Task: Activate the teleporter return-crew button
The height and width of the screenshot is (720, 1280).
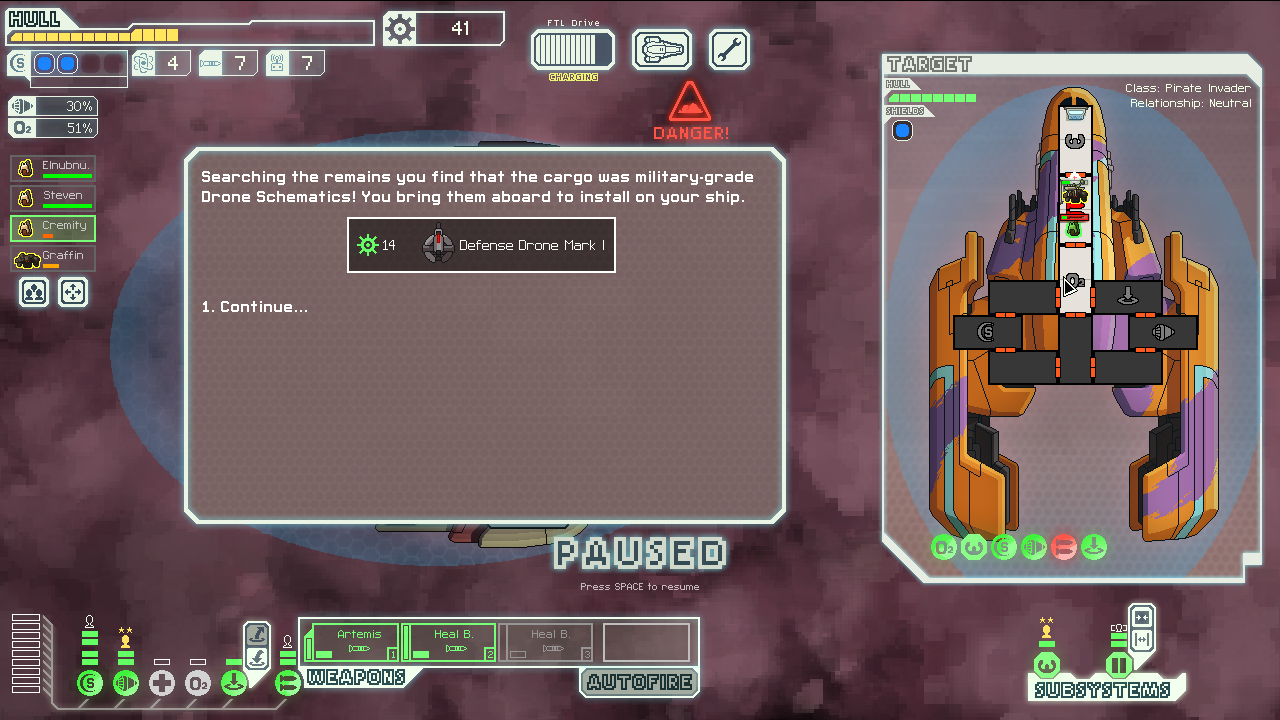Action: click(x=257, y=658)
